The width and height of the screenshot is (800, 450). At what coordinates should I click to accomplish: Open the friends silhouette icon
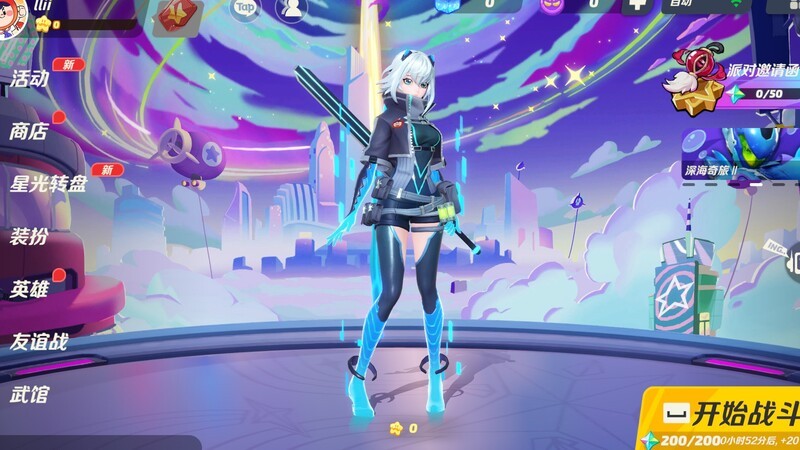(291, 9)
